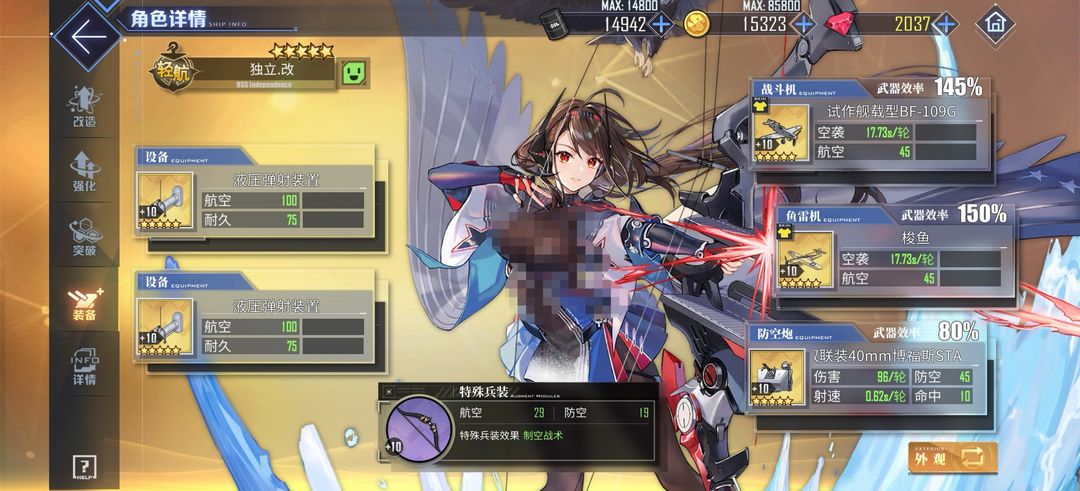Return to the home screen
This screenshot has height=491, width=1080.
click(x=994, y=22)
